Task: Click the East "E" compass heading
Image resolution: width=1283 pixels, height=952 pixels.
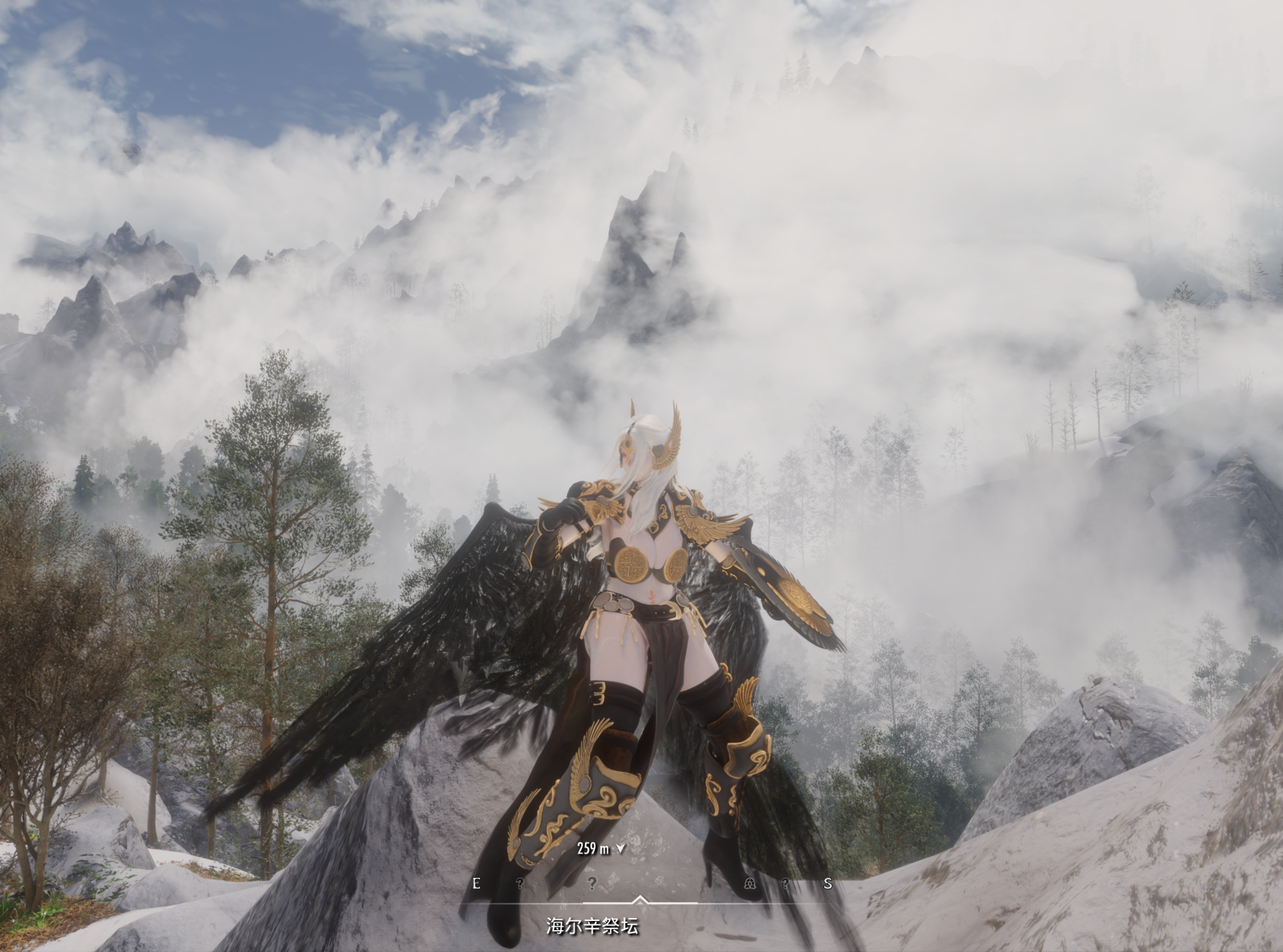Action: click(476, 883)
